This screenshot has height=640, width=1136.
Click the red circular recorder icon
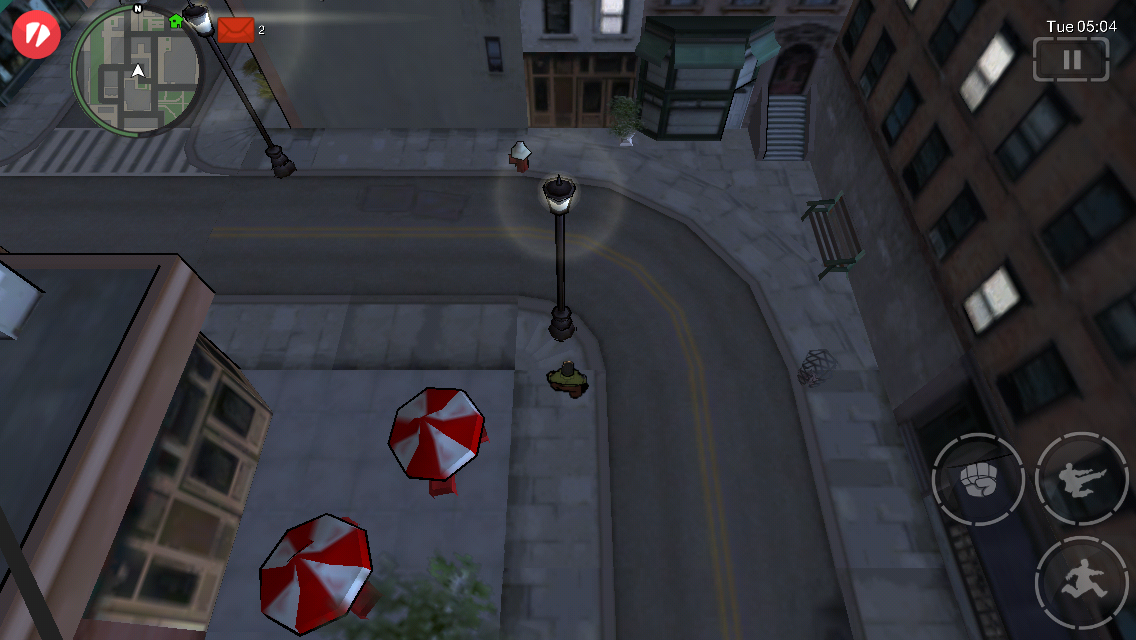(x=37, y=34)
